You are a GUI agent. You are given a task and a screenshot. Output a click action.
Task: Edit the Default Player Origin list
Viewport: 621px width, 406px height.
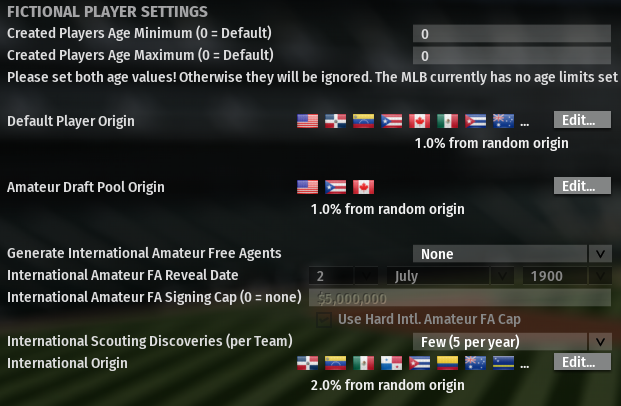coord(581,120)
